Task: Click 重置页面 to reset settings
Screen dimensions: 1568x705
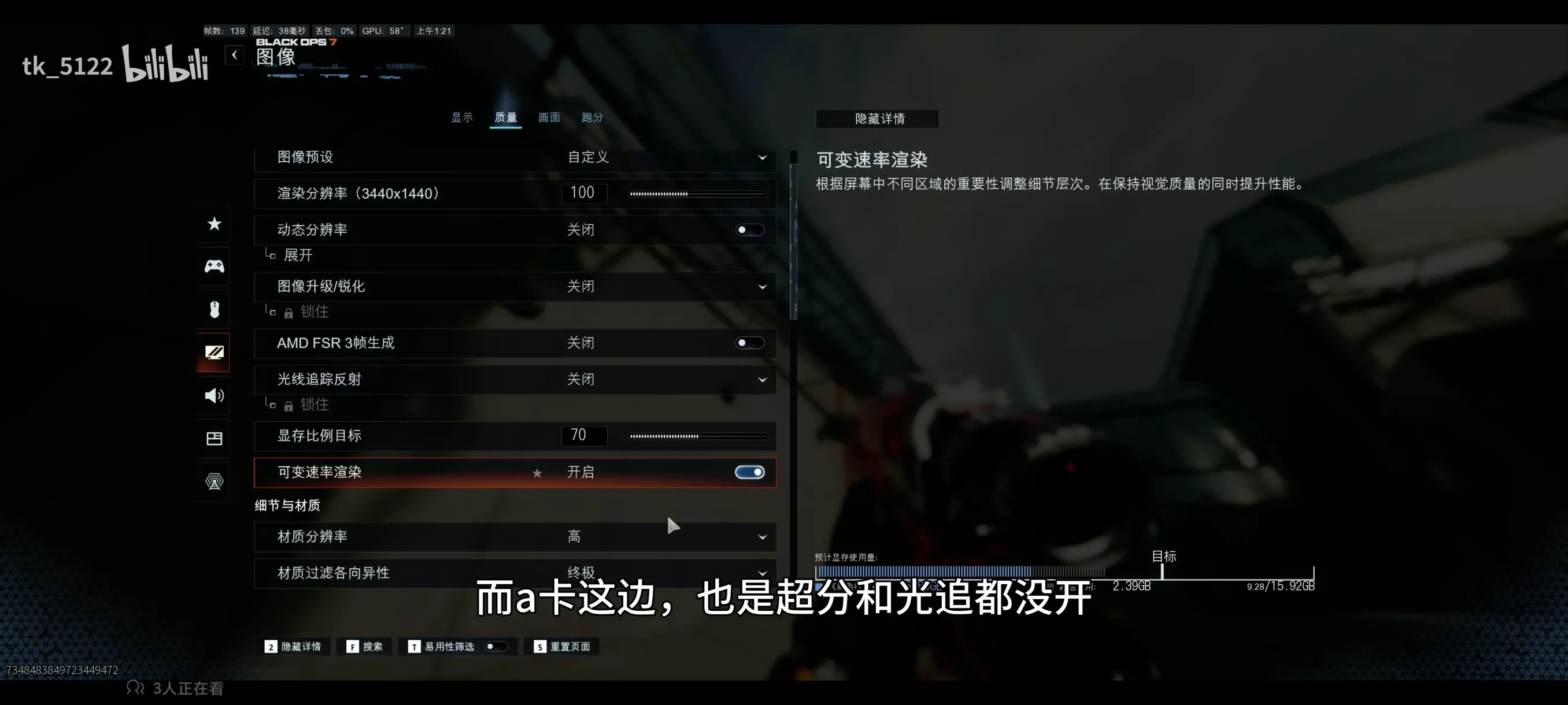Action: tap(562, 647)
